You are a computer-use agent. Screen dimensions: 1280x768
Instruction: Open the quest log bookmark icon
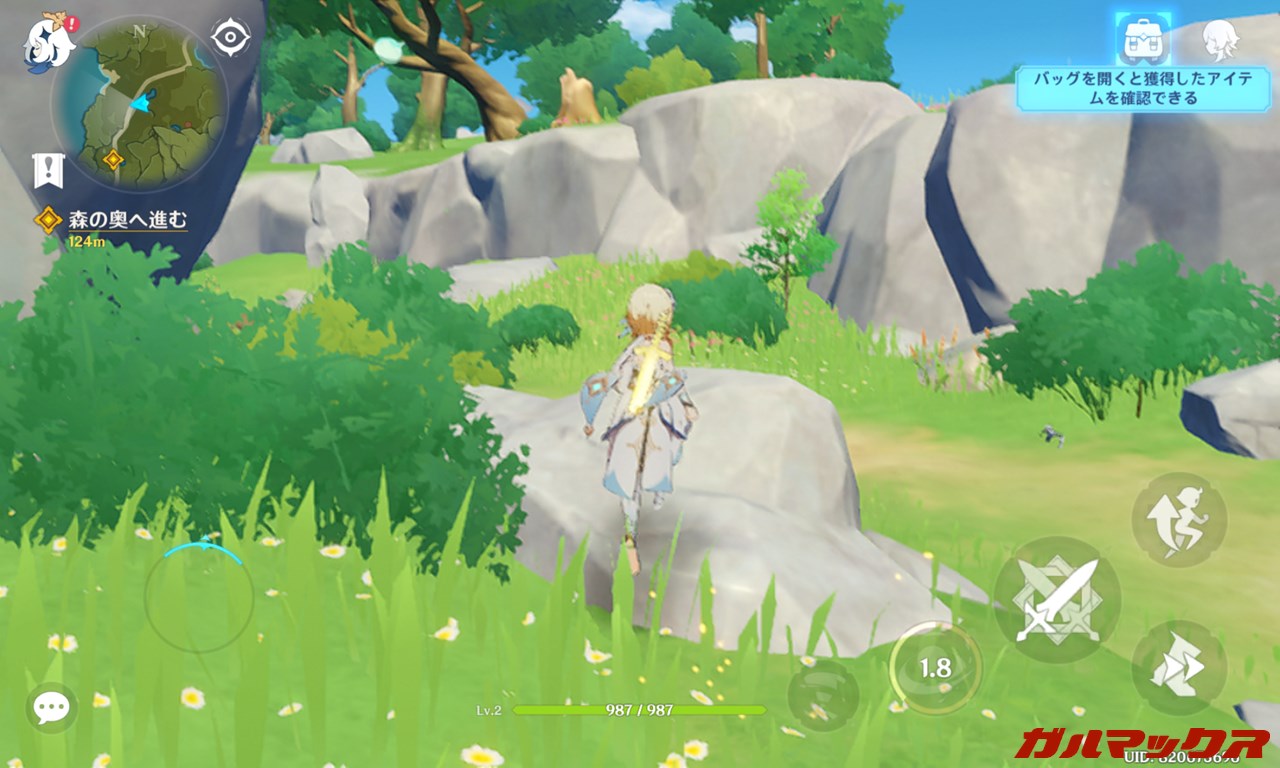pos(47,170)
